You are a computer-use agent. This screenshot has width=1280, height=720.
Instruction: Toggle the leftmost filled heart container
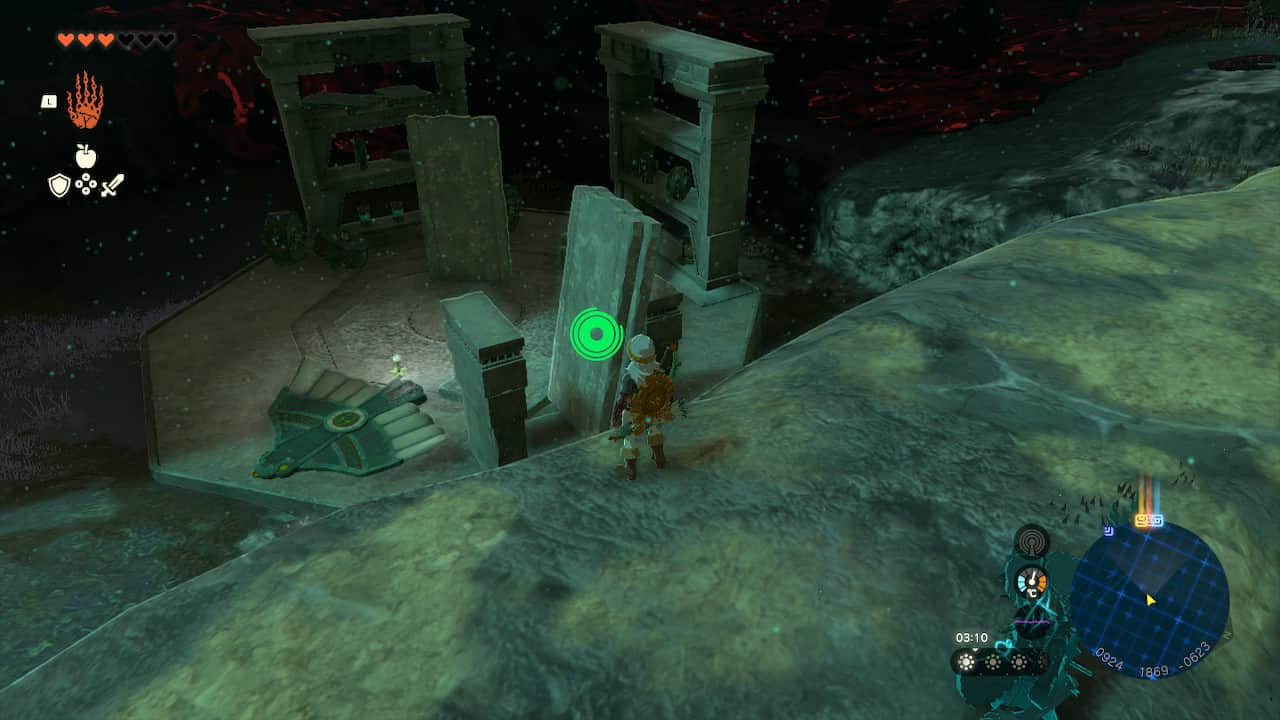65,40
